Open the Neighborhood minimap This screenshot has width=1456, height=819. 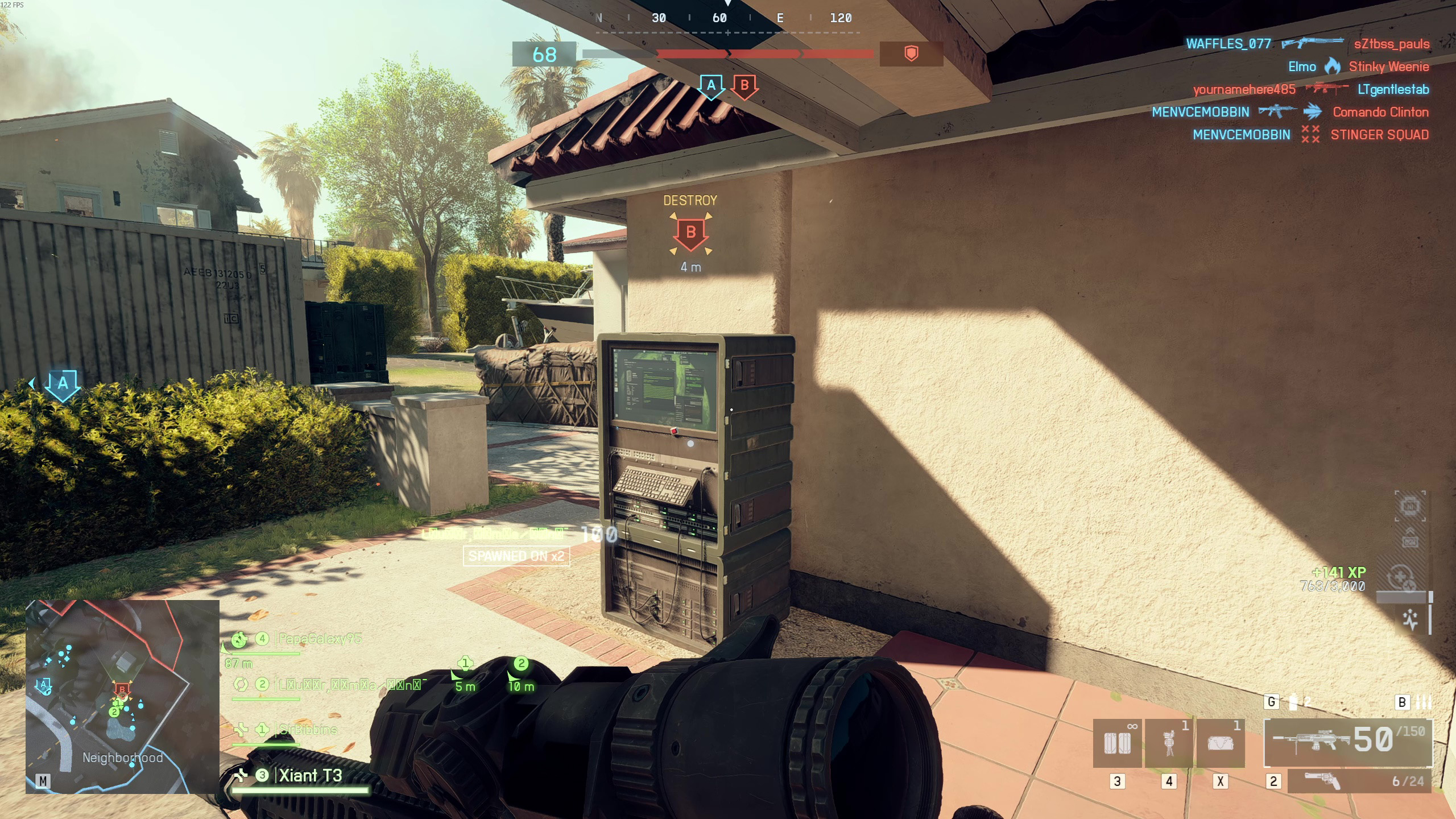122,696
